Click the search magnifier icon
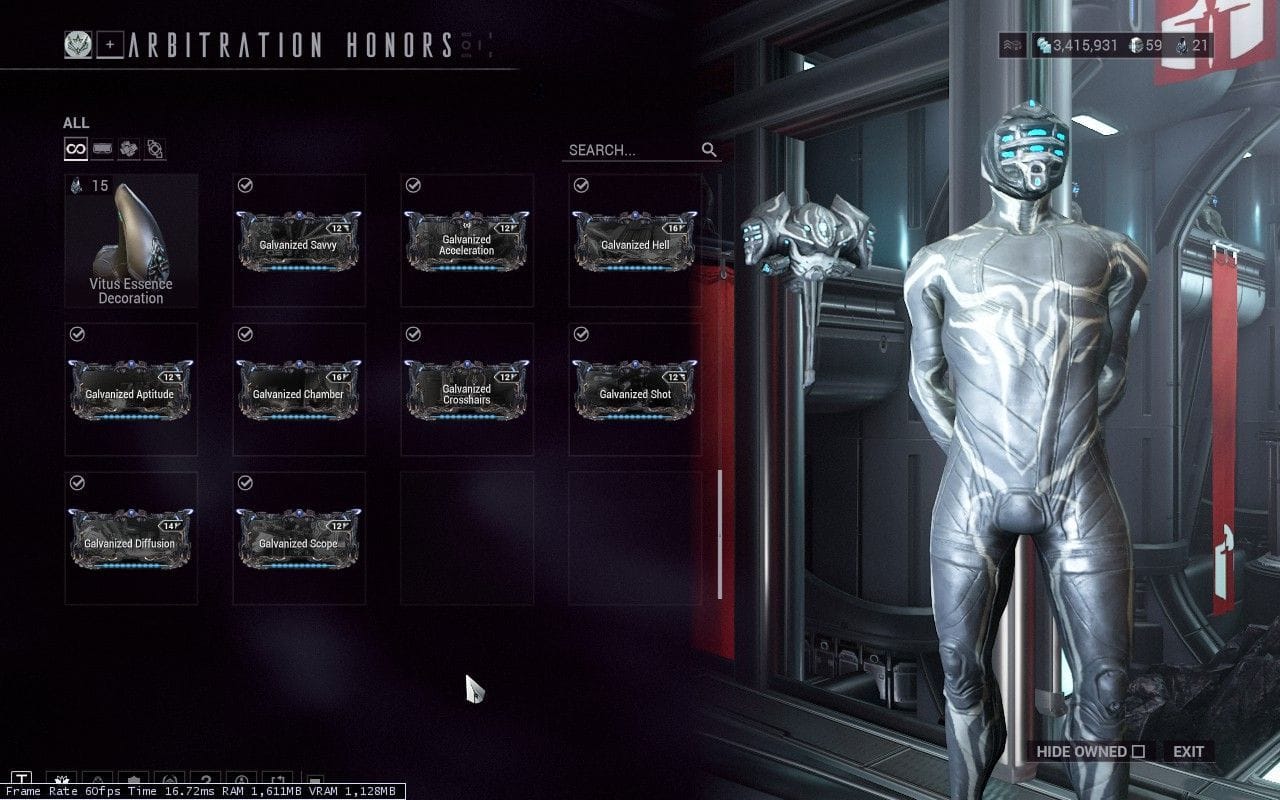This screenshot has width=1280, height=800. pos(709,150)
